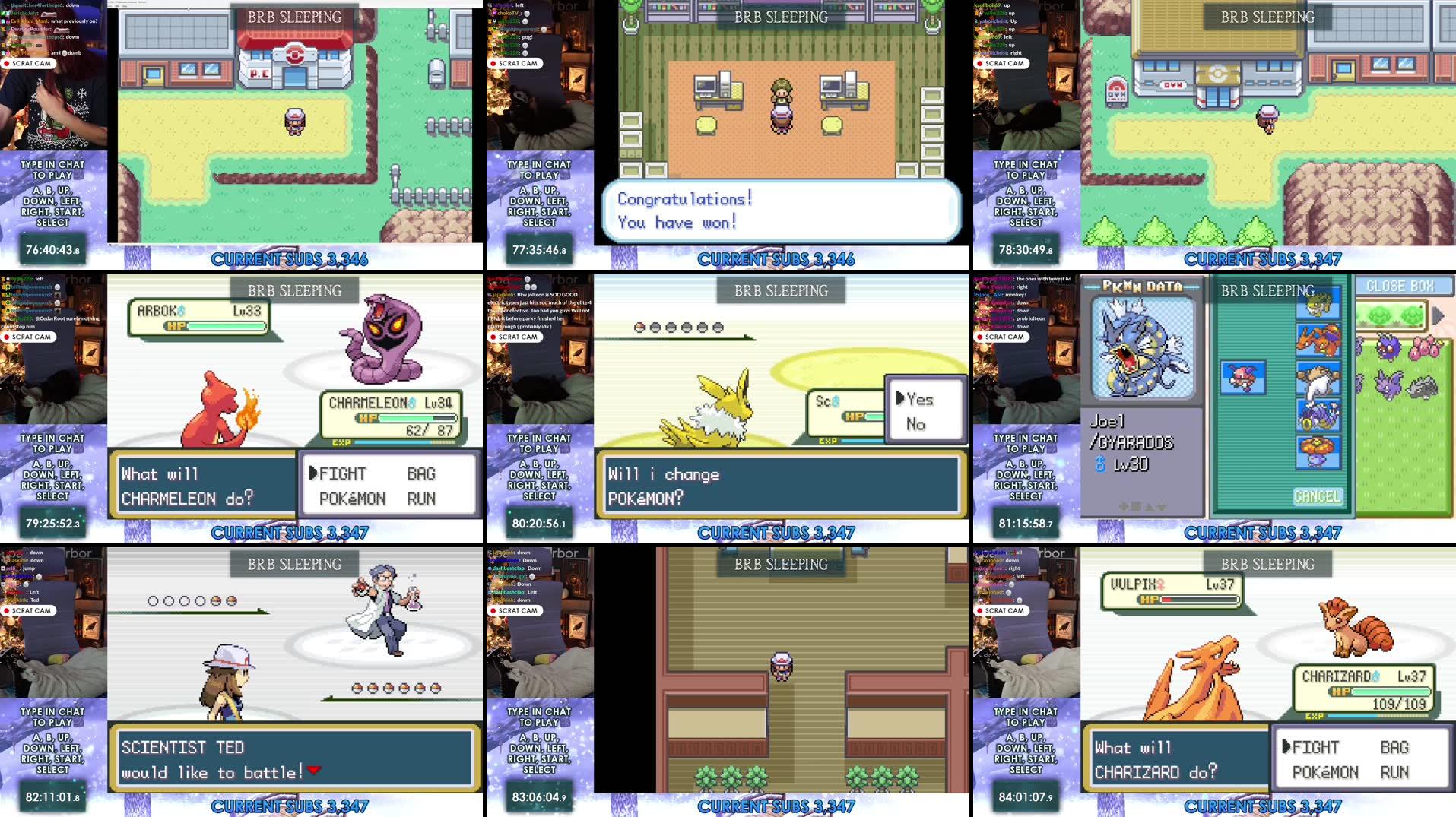Viewport: 1456px width, 817px height.
Task: Click the red SCRAT CAM recording dot
Action: 8,63
